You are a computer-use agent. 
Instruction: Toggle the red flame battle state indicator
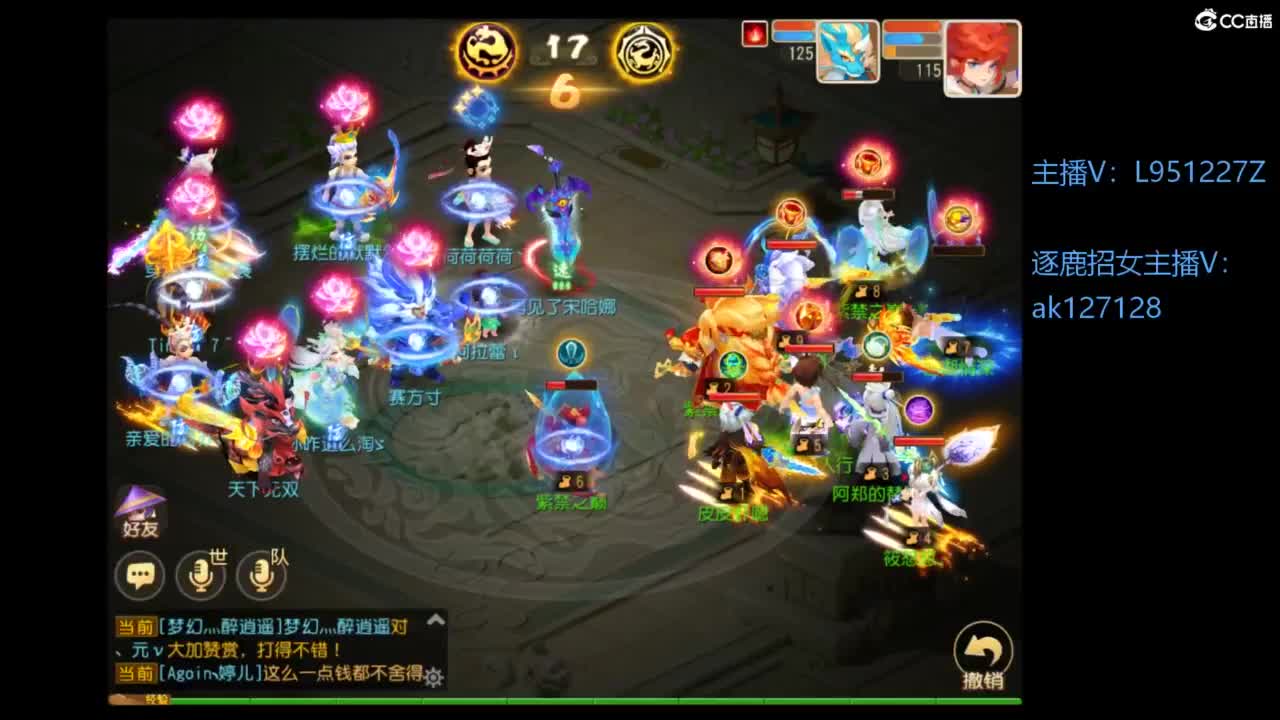click(754, 32)
